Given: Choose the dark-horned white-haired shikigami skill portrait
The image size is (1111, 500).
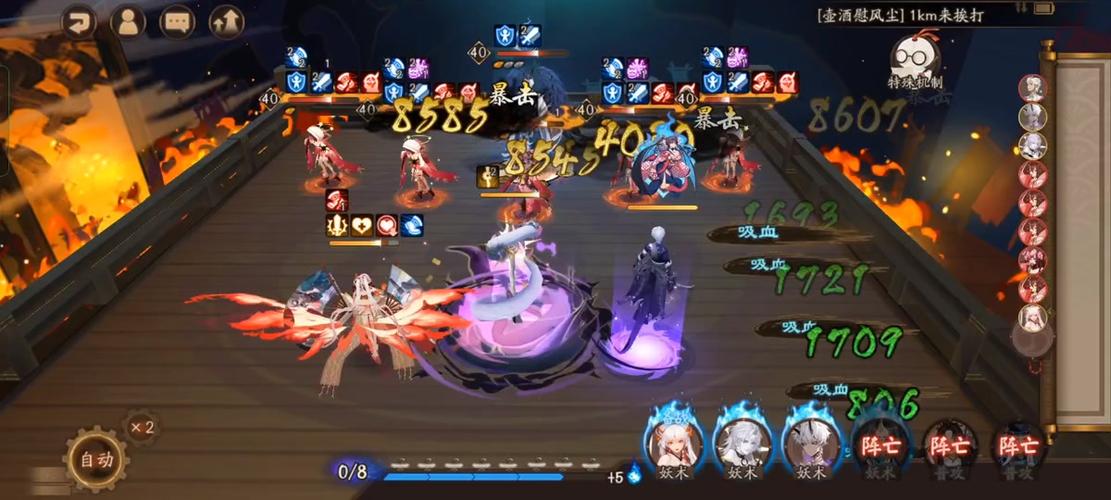Looking at the screenshot, I should tap(809, 440).
